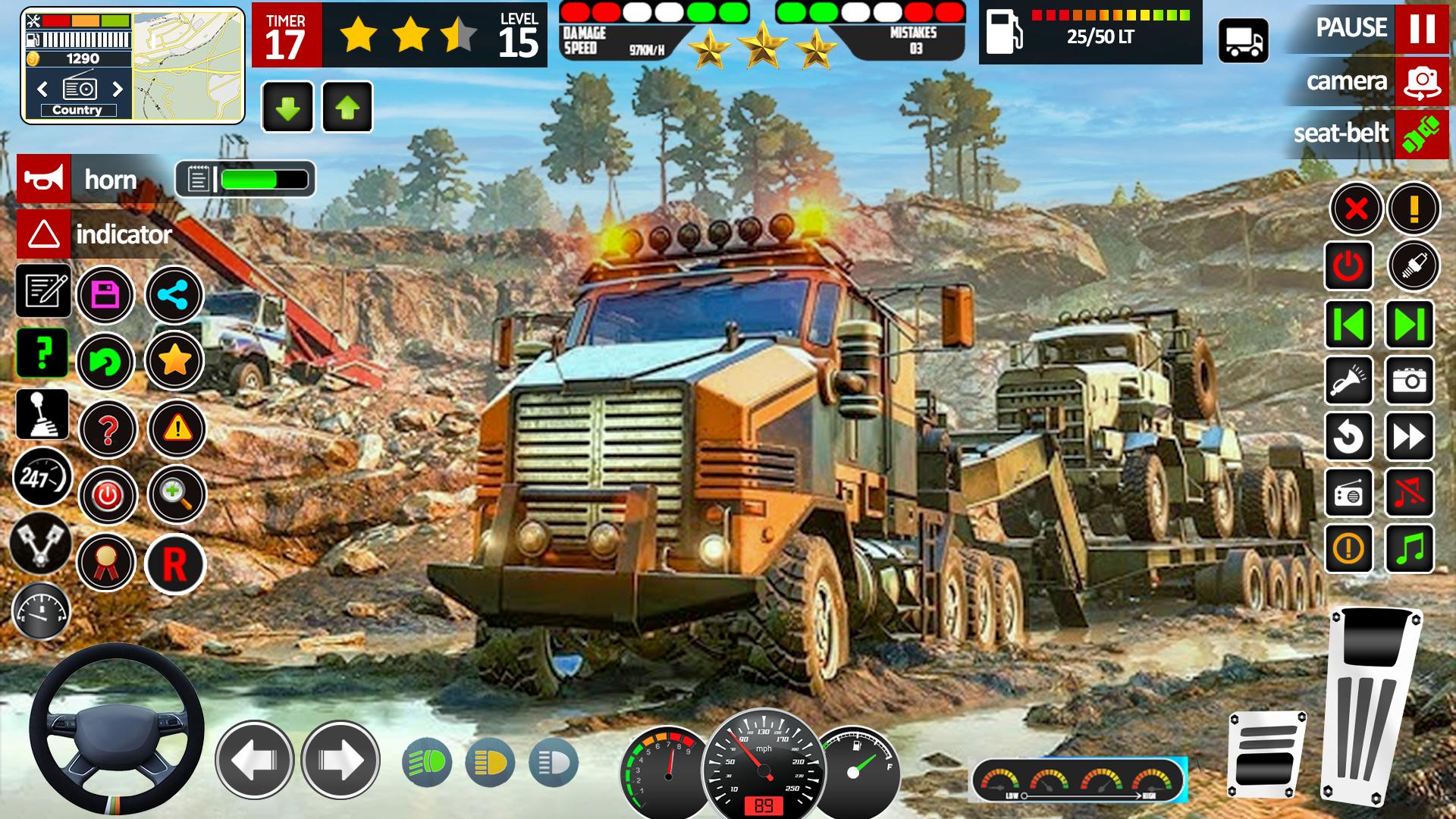1456x819 pixels.
Task: Tap the magnifier zoom icon
Action: click(x=176, y=495)
